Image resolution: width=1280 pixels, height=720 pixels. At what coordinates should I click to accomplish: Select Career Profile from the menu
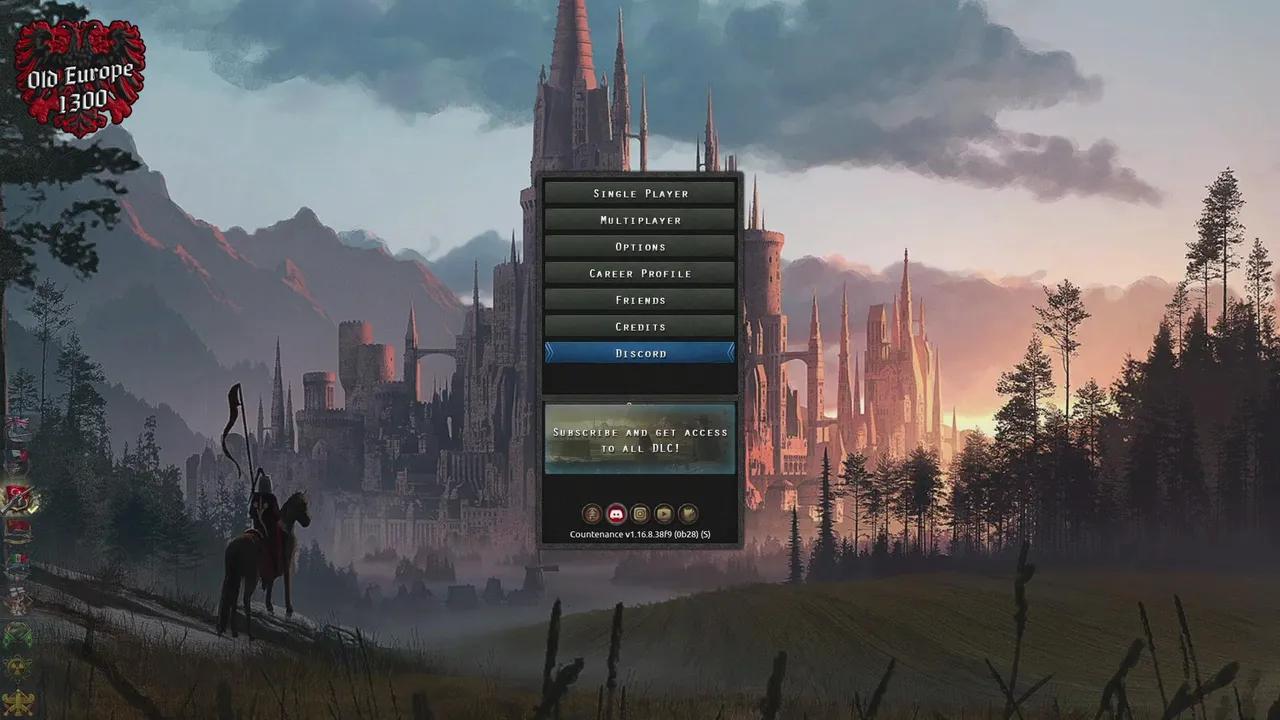(640, 273)
